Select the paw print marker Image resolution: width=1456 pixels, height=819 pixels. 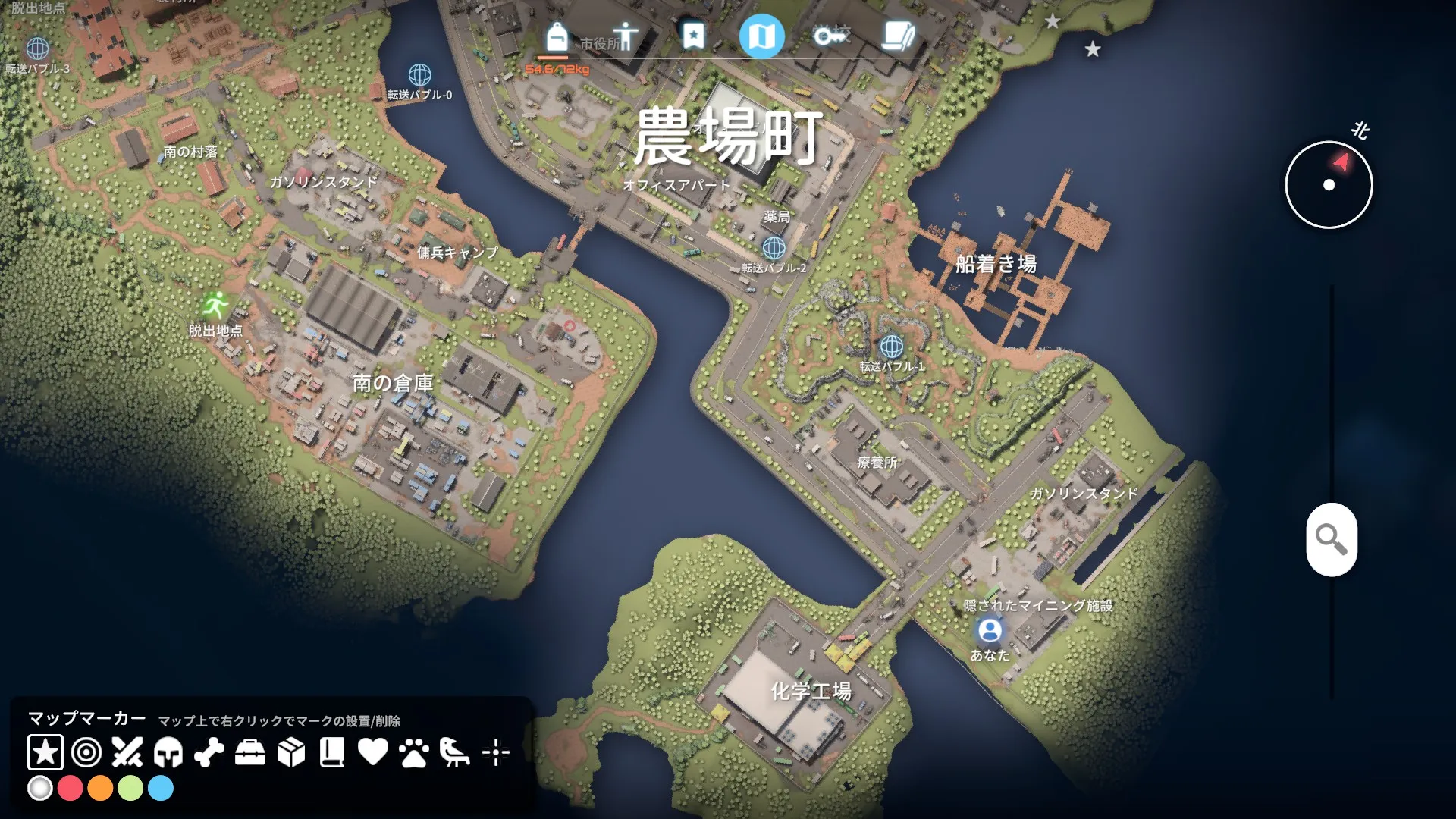pyautogui.click(x=414, y=752)
